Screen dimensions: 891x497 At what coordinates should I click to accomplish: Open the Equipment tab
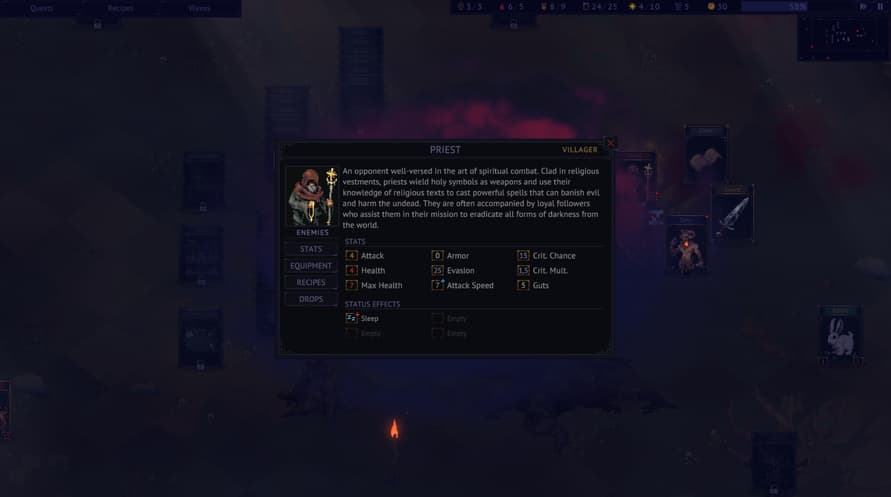[311, 266]
